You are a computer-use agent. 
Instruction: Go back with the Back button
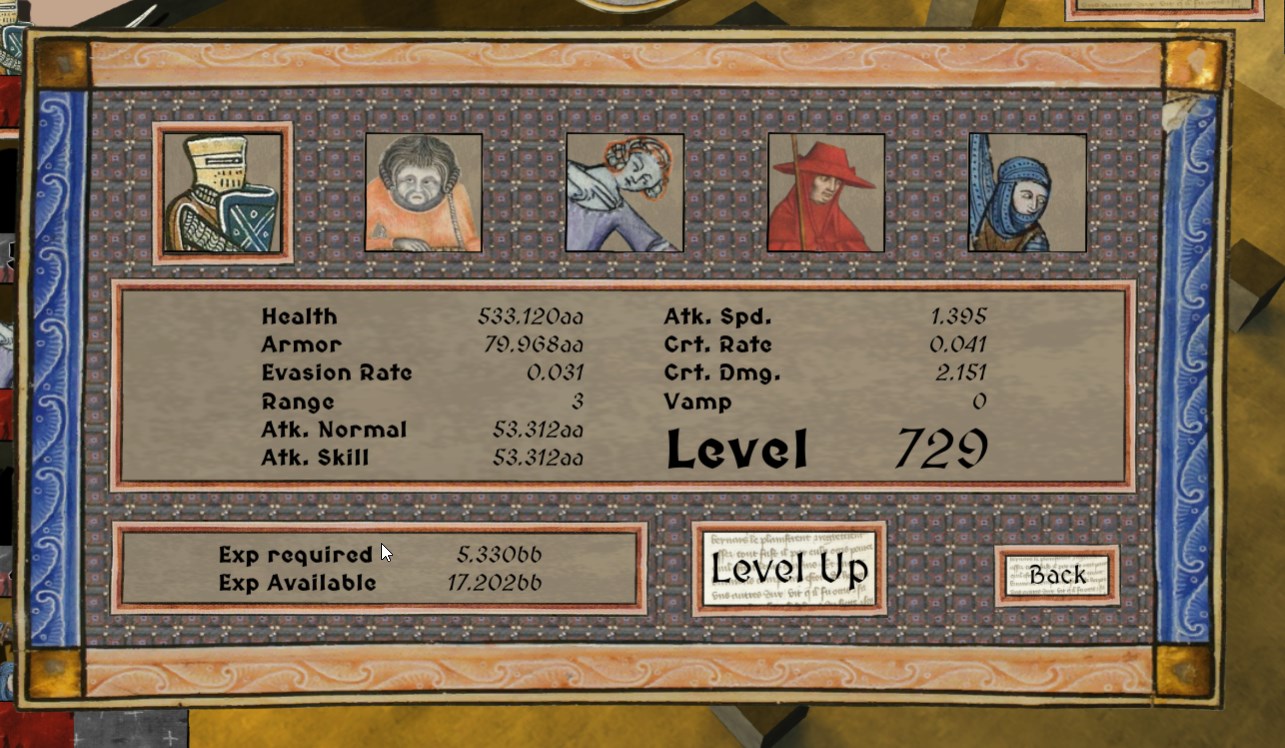point(1057,575)
